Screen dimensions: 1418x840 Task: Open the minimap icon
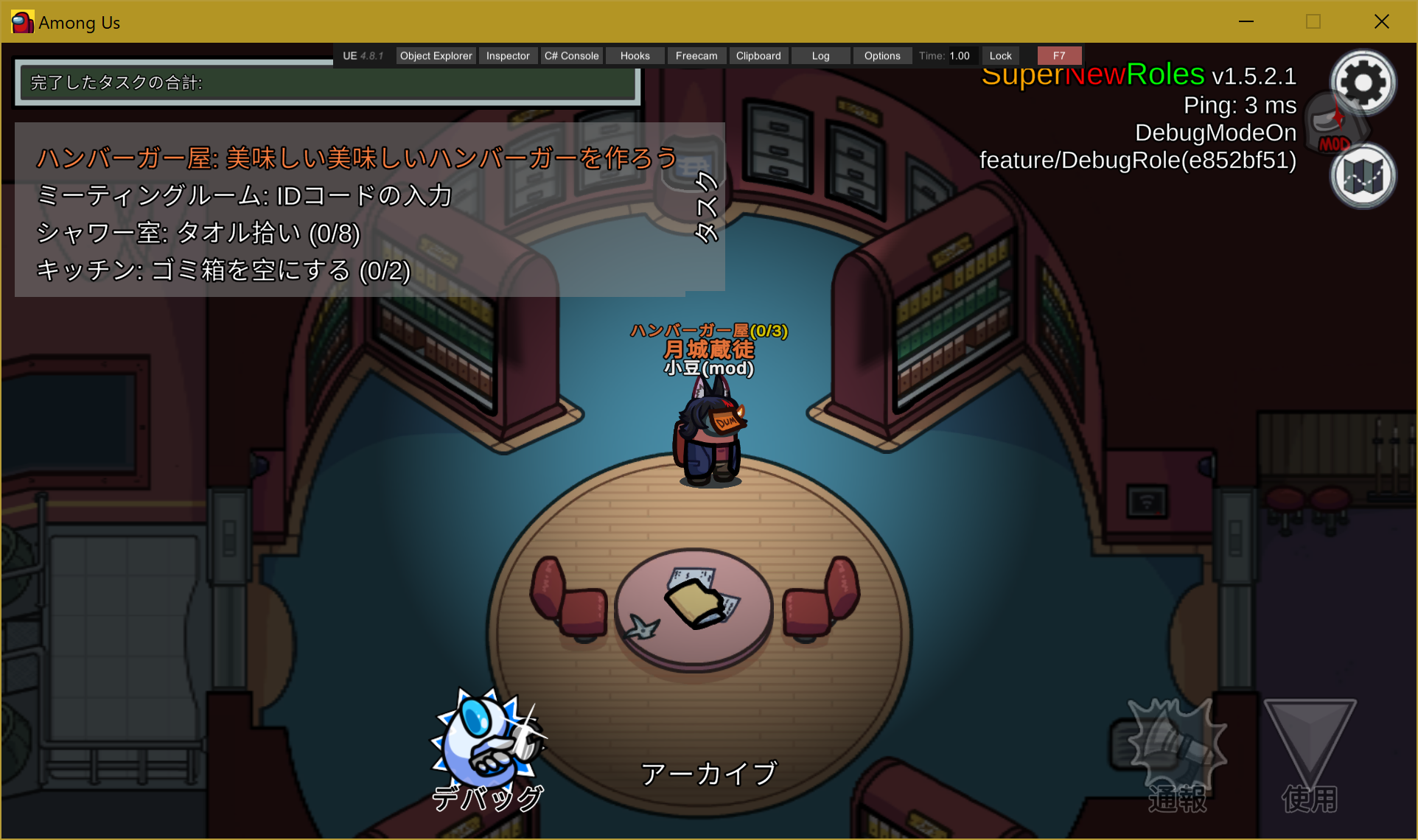(x=1362, y=176)
